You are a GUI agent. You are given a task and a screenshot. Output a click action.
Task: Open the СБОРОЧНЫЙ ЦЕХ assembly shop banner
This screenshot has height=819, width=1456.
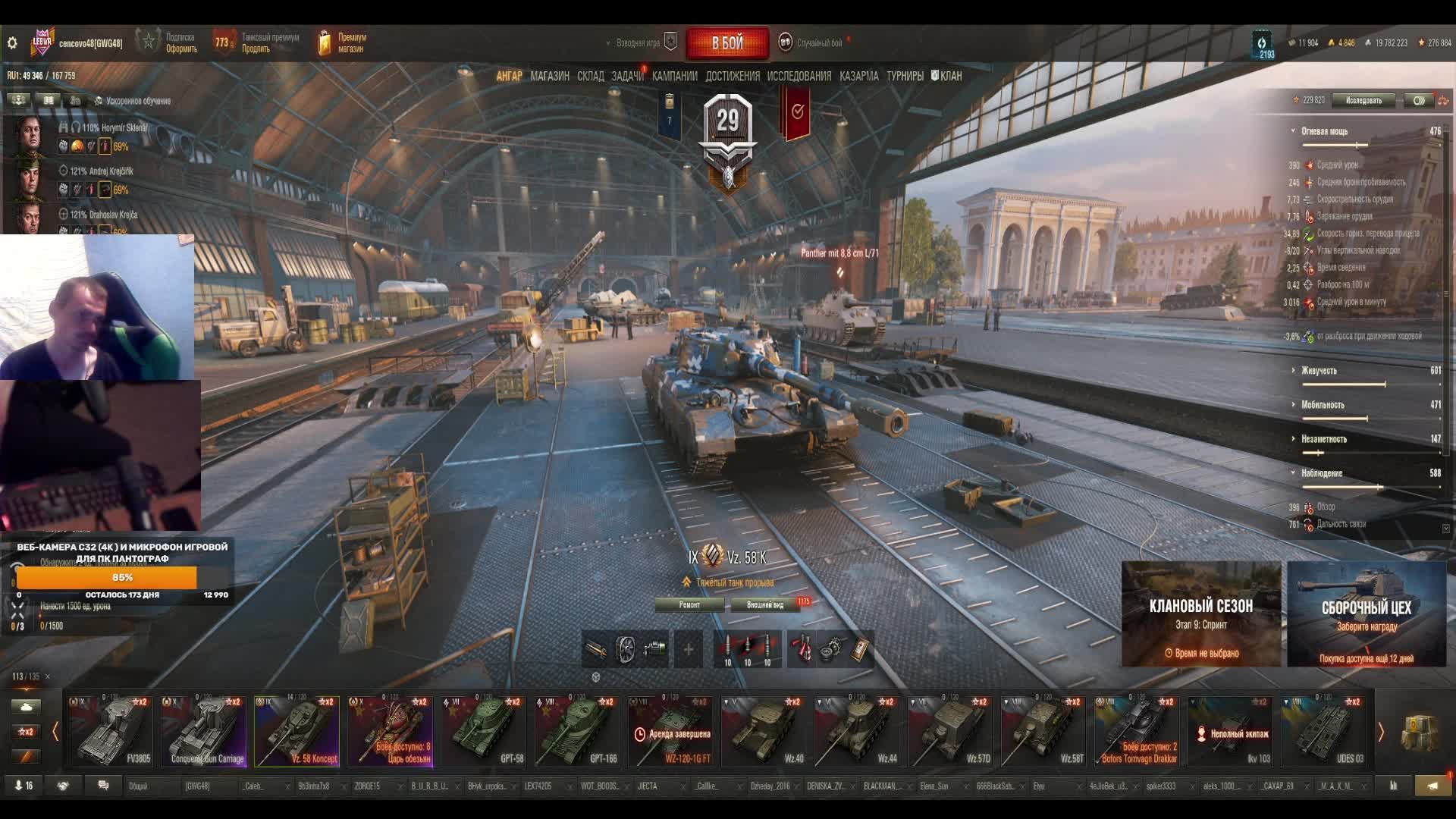(x=1366, y=614)
